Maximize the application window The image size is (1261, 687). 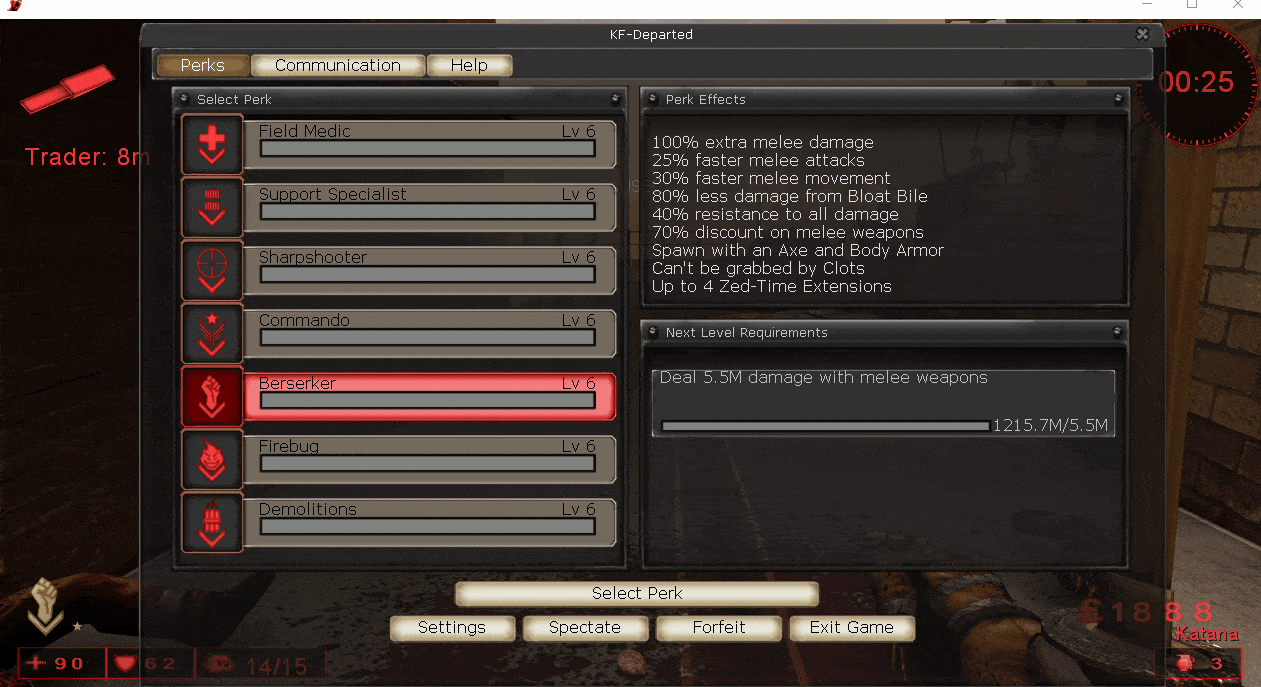(1192, 5)
